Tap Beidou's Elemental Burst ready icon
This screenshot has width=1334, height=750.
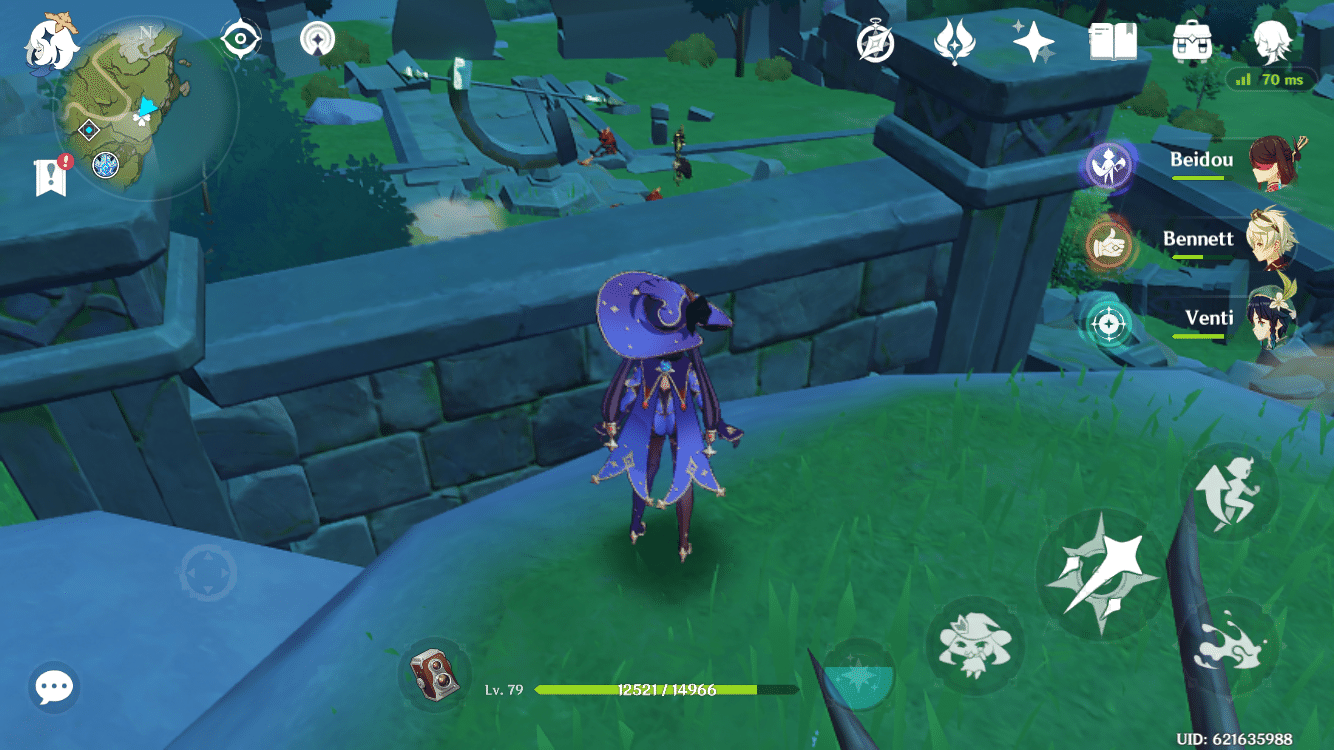click(1110, 166)
